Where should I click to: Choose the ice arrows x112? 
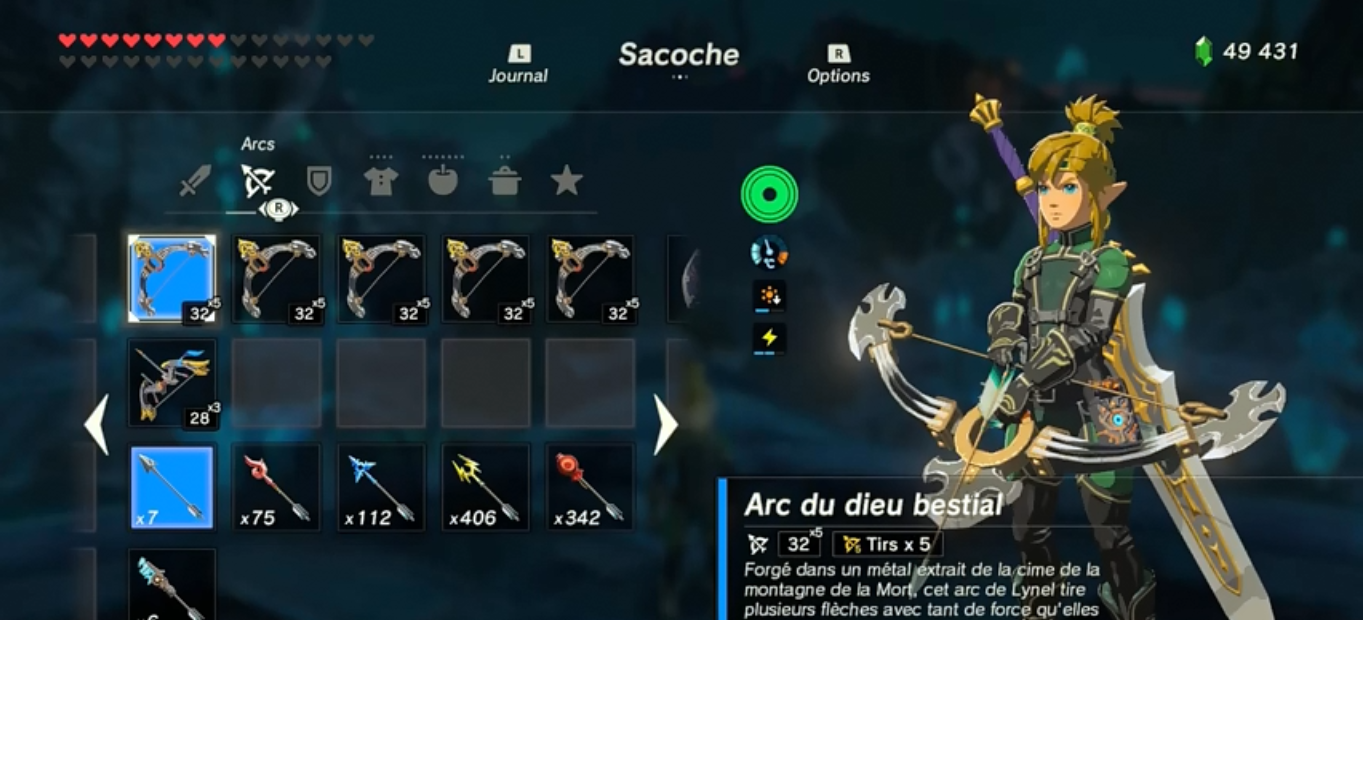pos(381,488)
